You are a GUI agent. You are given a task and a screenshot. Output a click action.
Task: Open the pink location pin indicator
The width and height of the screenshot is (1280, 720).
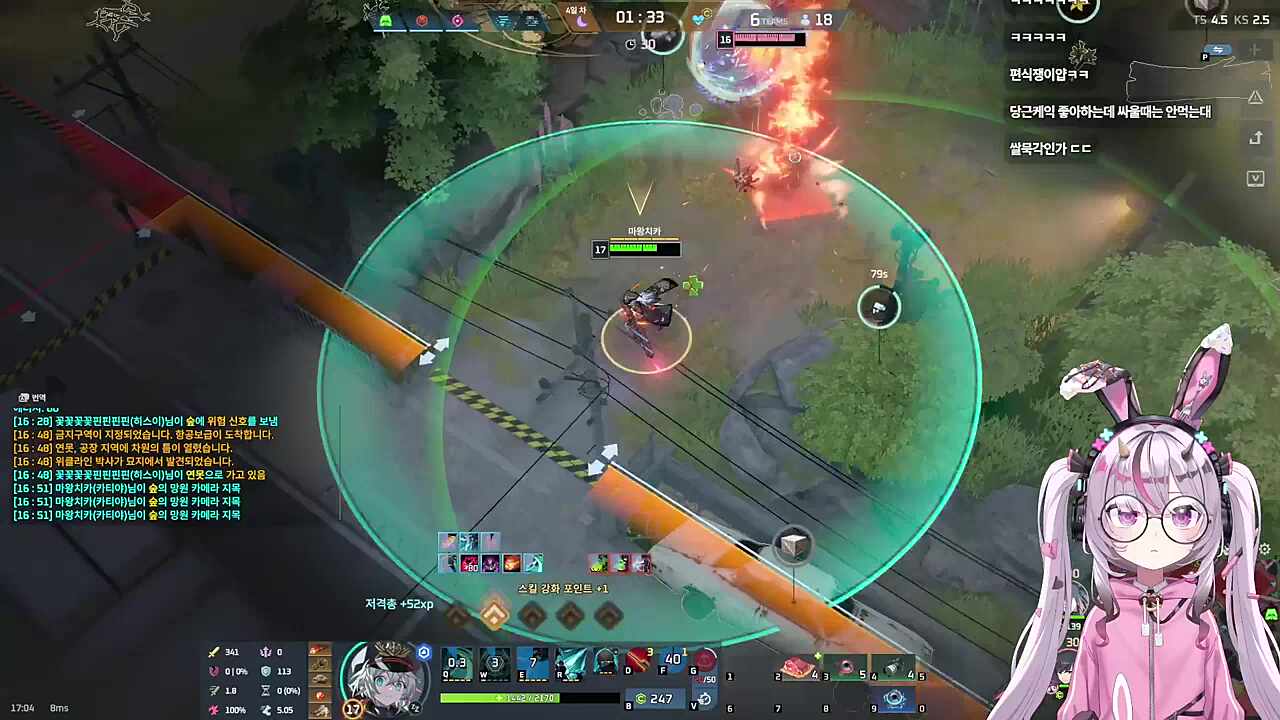pyautogui.click(x=457, y=20)
